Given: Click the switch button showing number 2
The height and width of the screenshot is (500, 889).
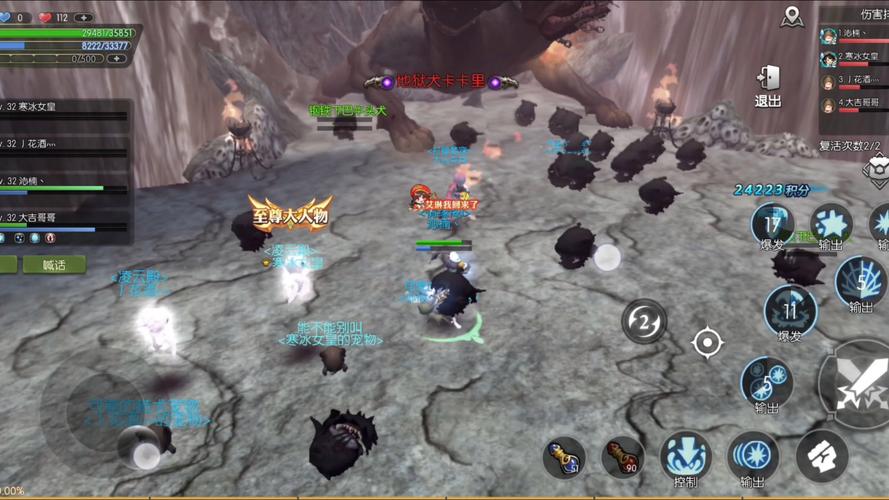Looking at the screenshot, I should (644, 321).
